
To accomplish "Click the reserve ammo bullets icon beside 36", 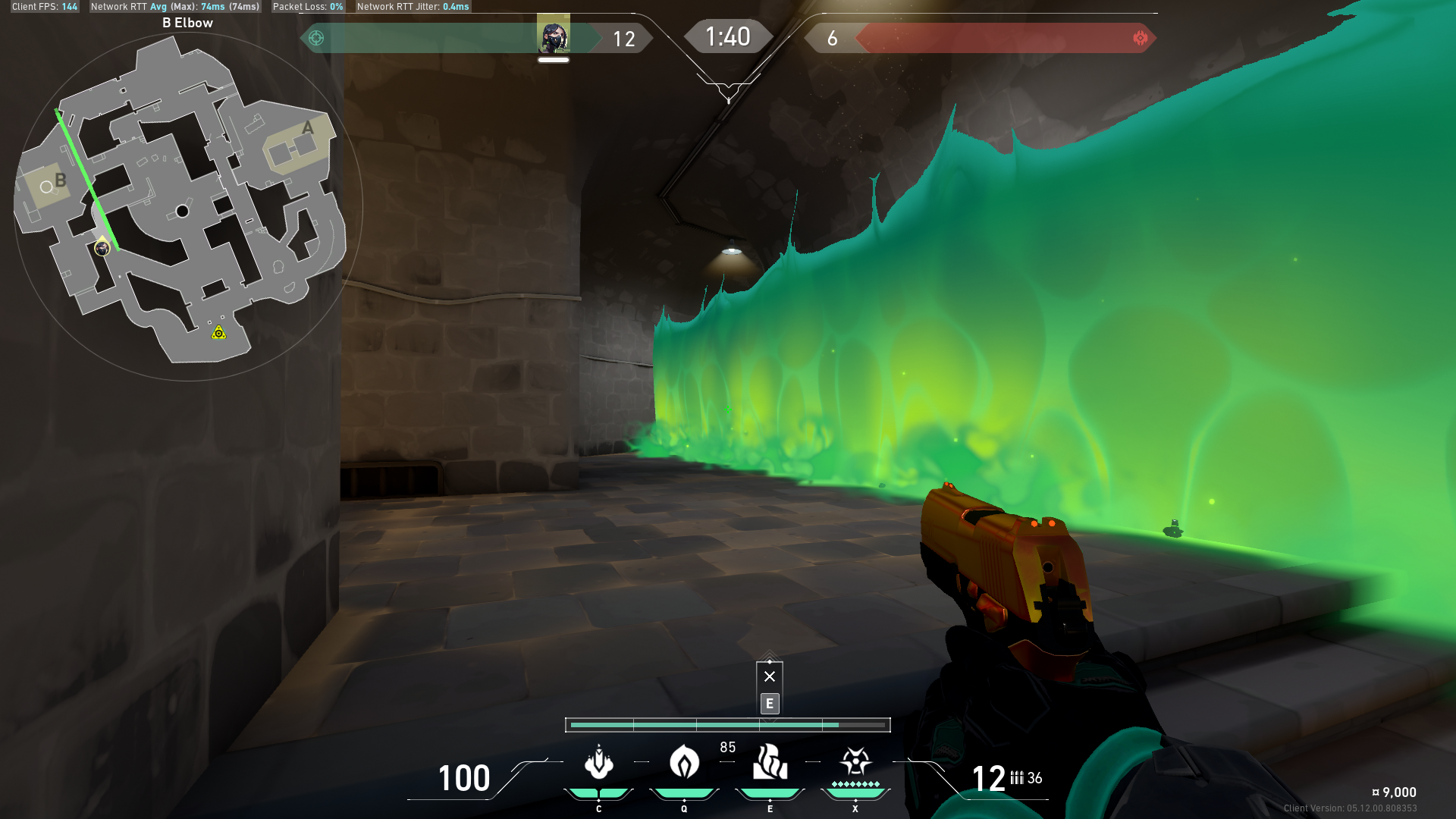I will (x=1016, y=777).
